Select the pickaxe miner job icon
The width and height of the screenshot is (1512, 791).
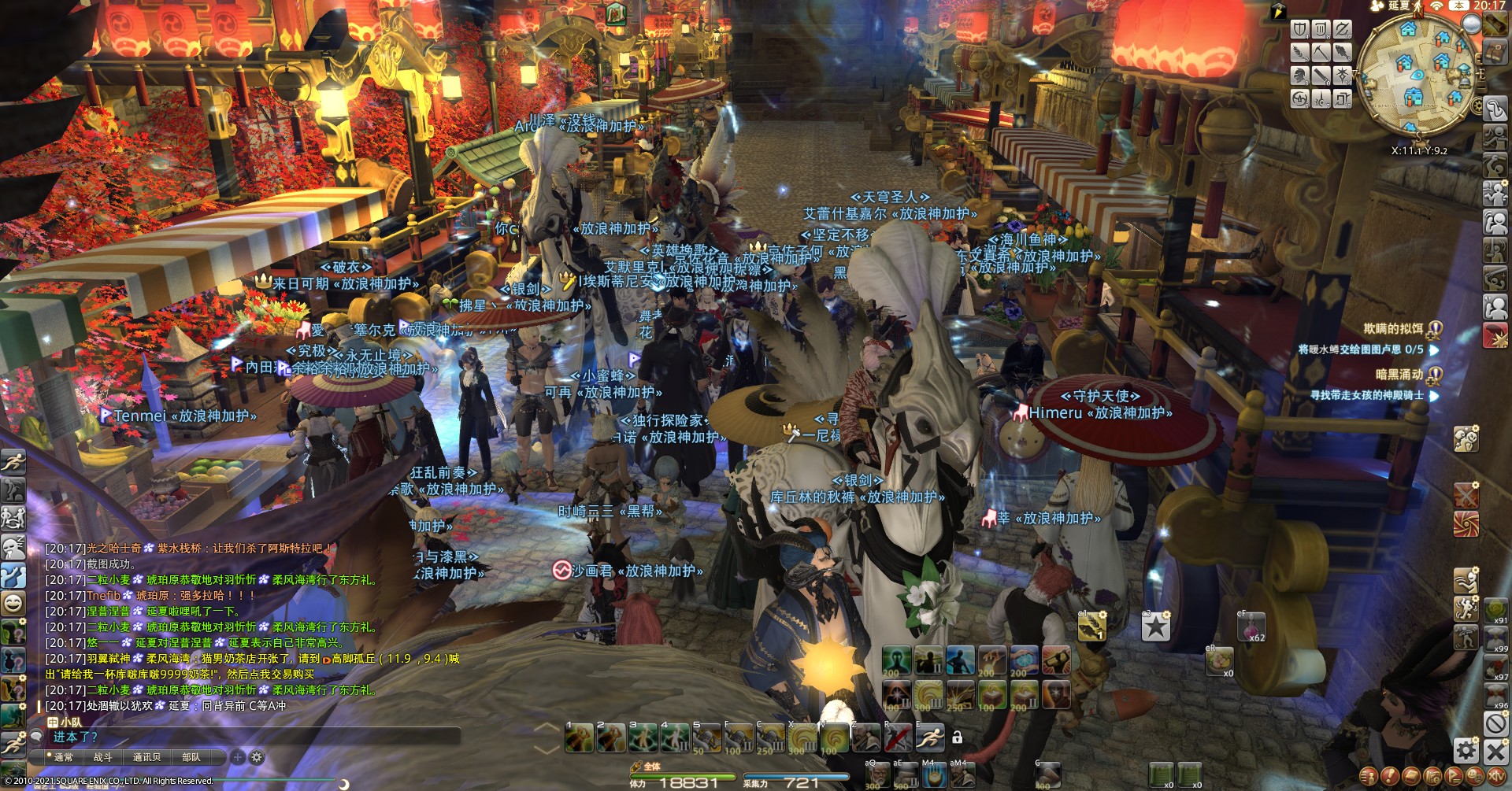(x=1321, y=53)
